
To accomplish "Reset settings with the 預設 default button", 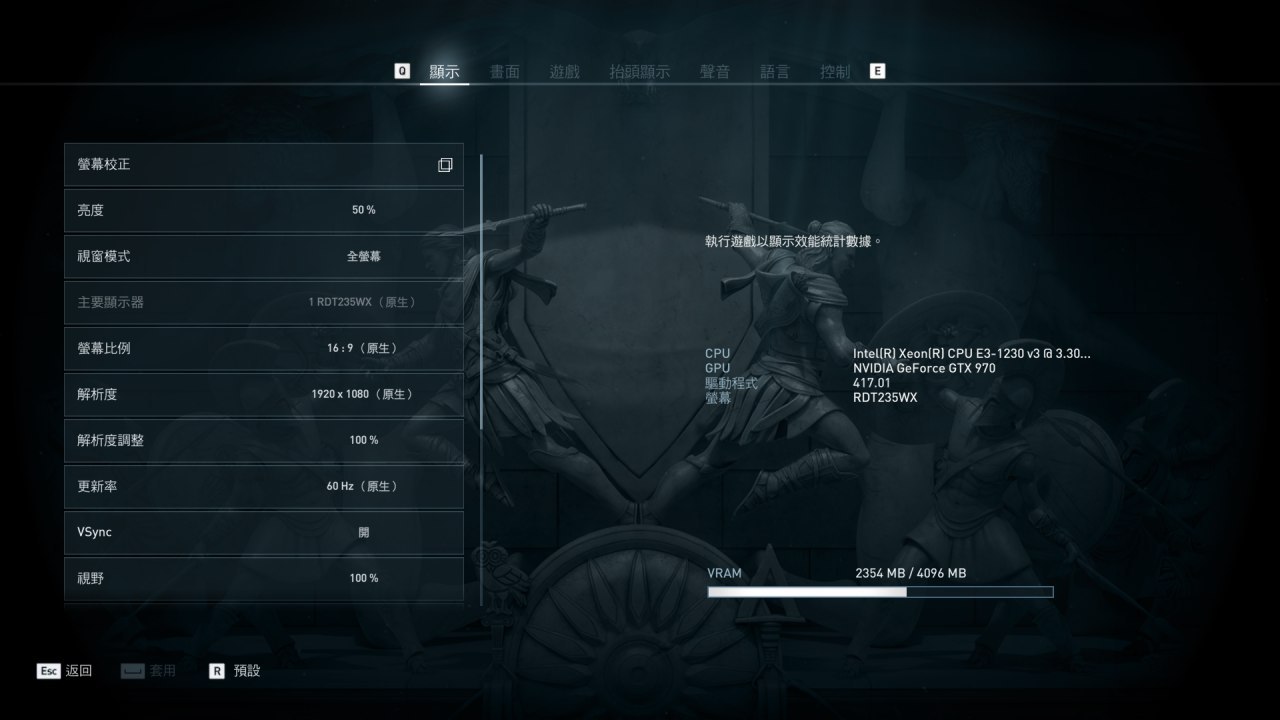I will (236, 671).
